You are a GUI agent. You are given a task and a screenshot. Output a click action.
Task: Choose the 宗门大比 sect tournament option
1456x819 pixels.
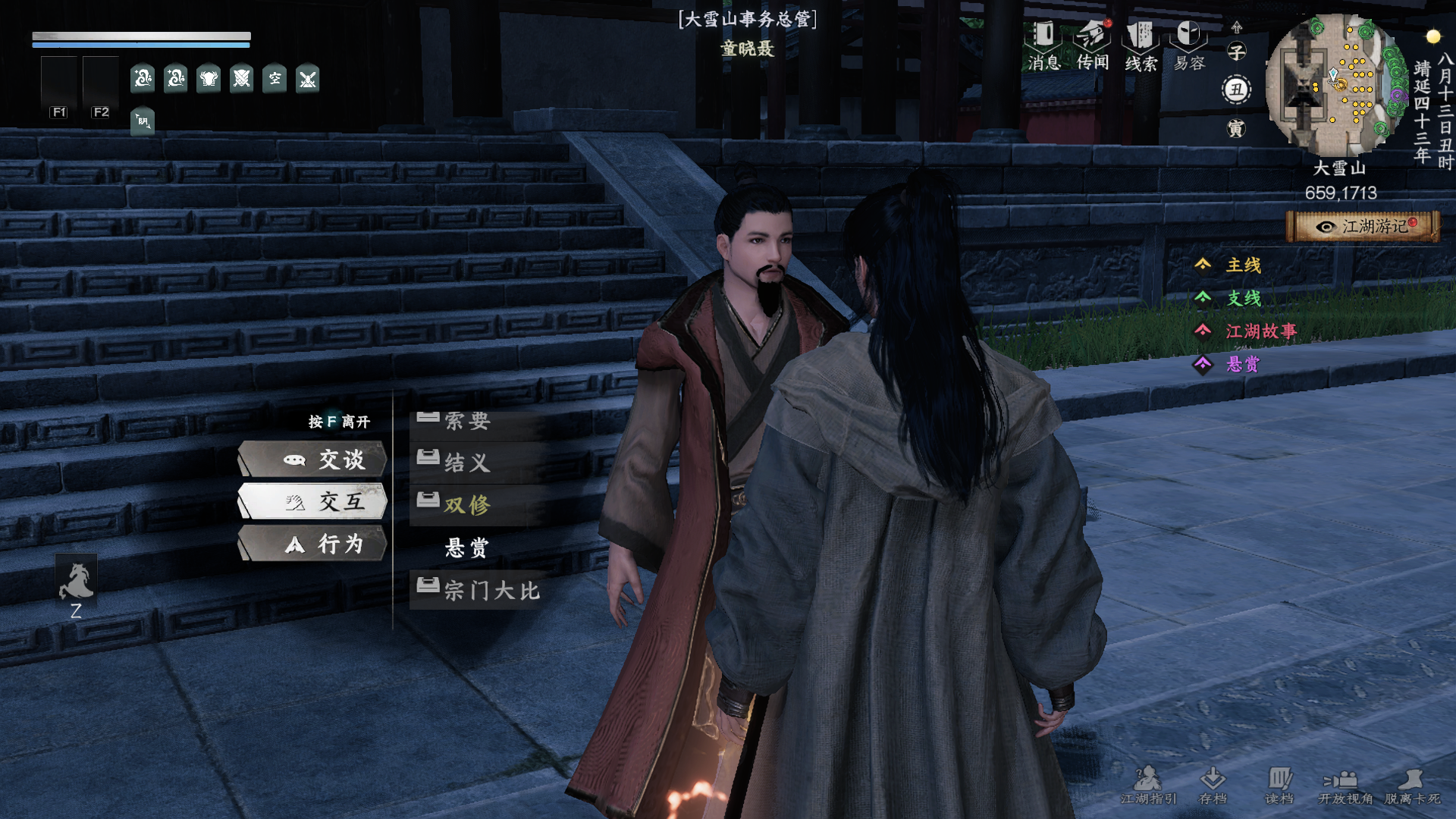tap(491, 590)
